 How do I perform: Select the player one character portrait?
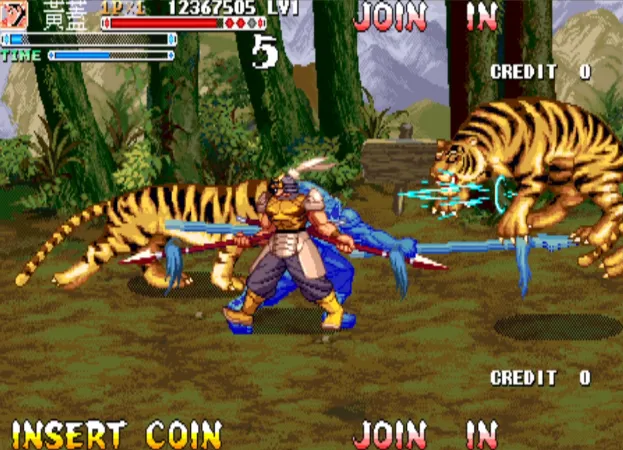point(15,13)
